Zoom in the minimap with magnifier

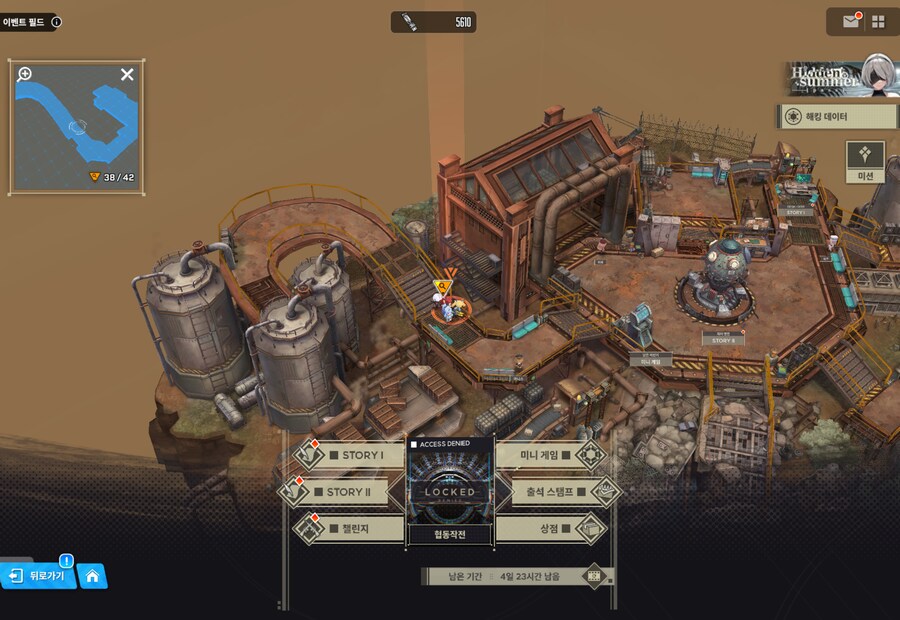pyautogui.click(x=25, y=74)
